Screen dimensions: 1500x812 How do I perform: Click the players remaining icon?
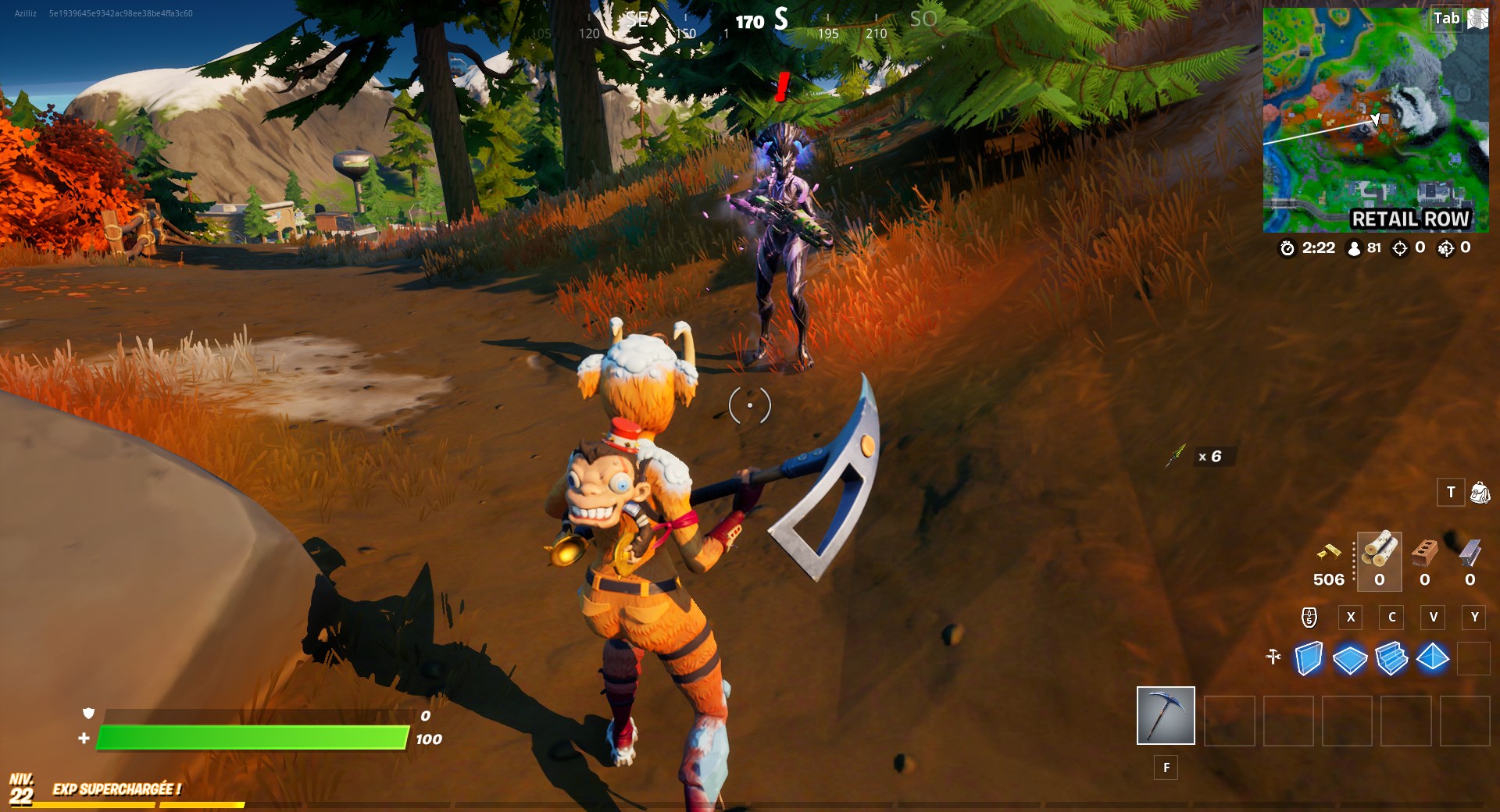pyautogui.click(x=1354, y=248)
